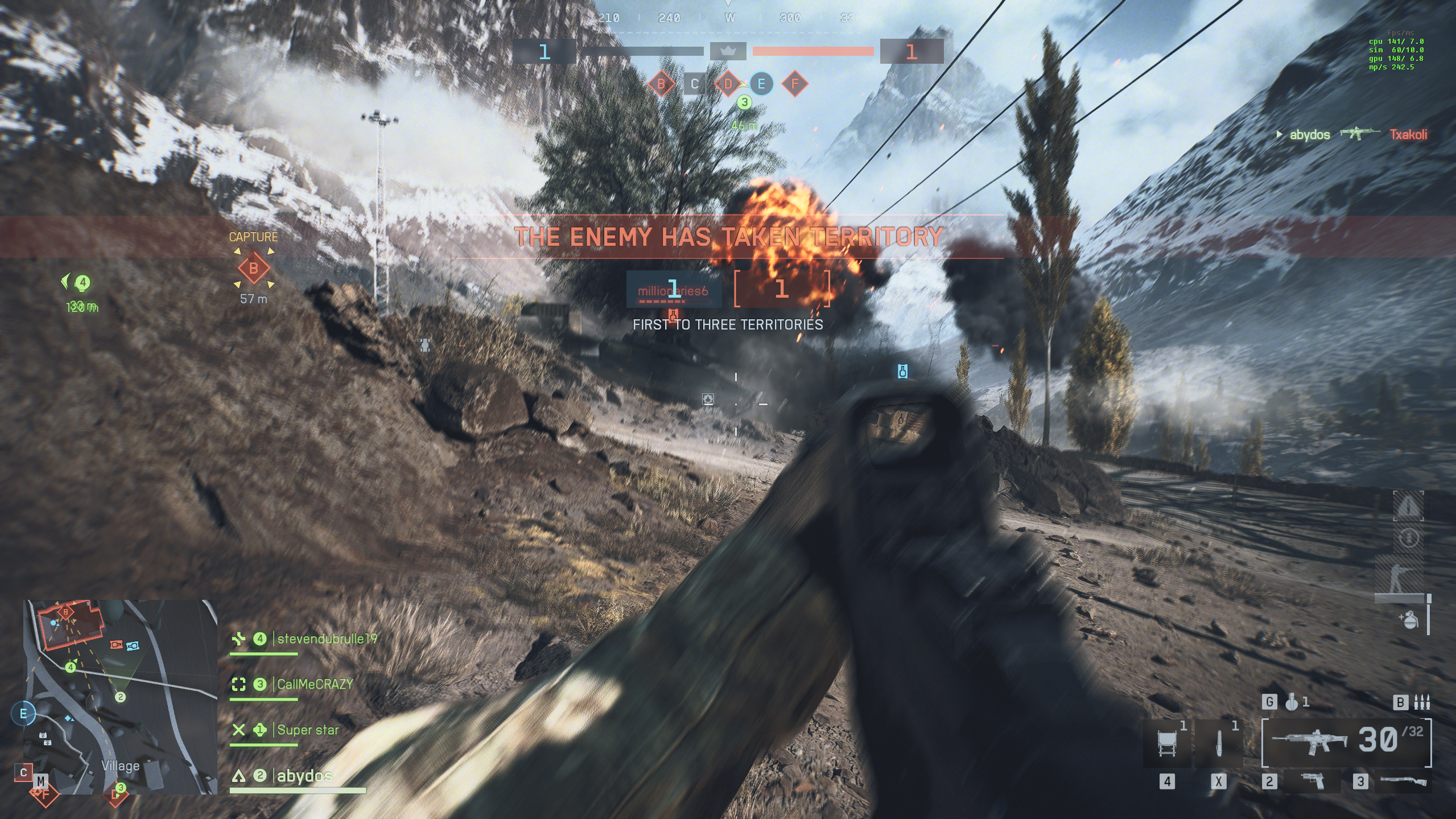
Task: Select the grenade icon by the G key
Action: pyautogui.click(x=1292, y=702)
